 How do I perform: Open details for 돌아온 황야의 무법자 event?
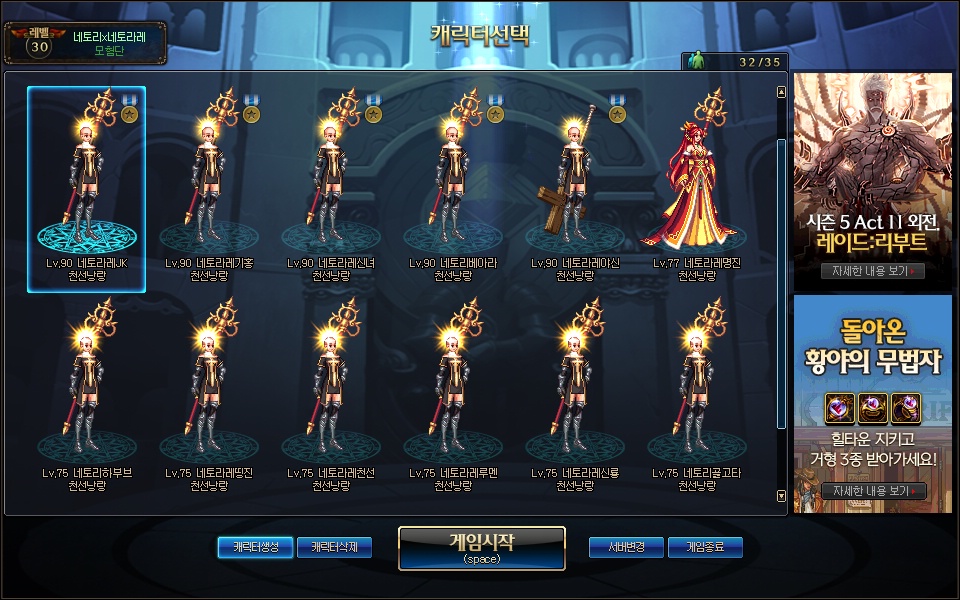(x=872, y=491)
